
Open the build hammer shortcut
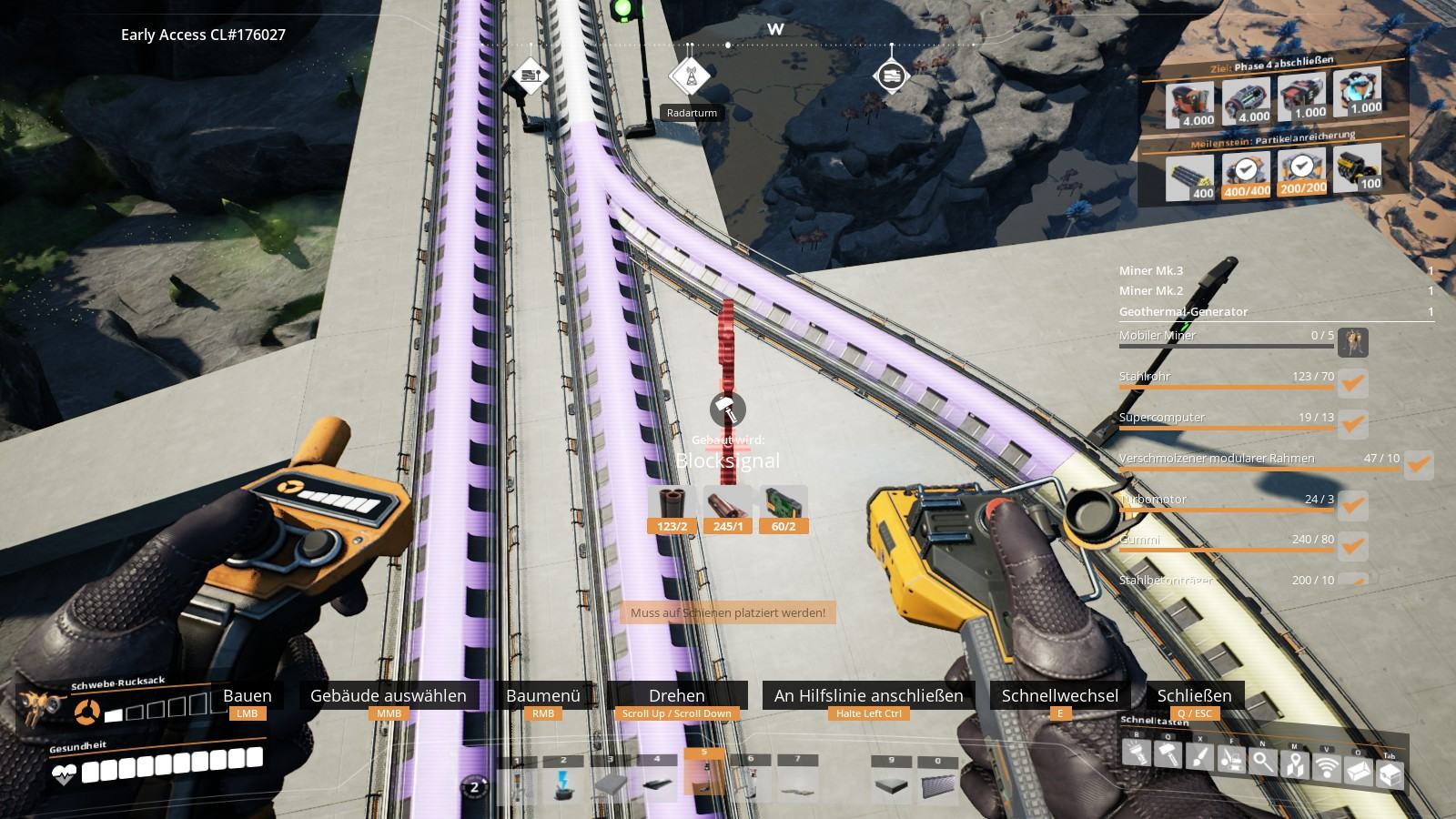click(x=1168, y=754)
